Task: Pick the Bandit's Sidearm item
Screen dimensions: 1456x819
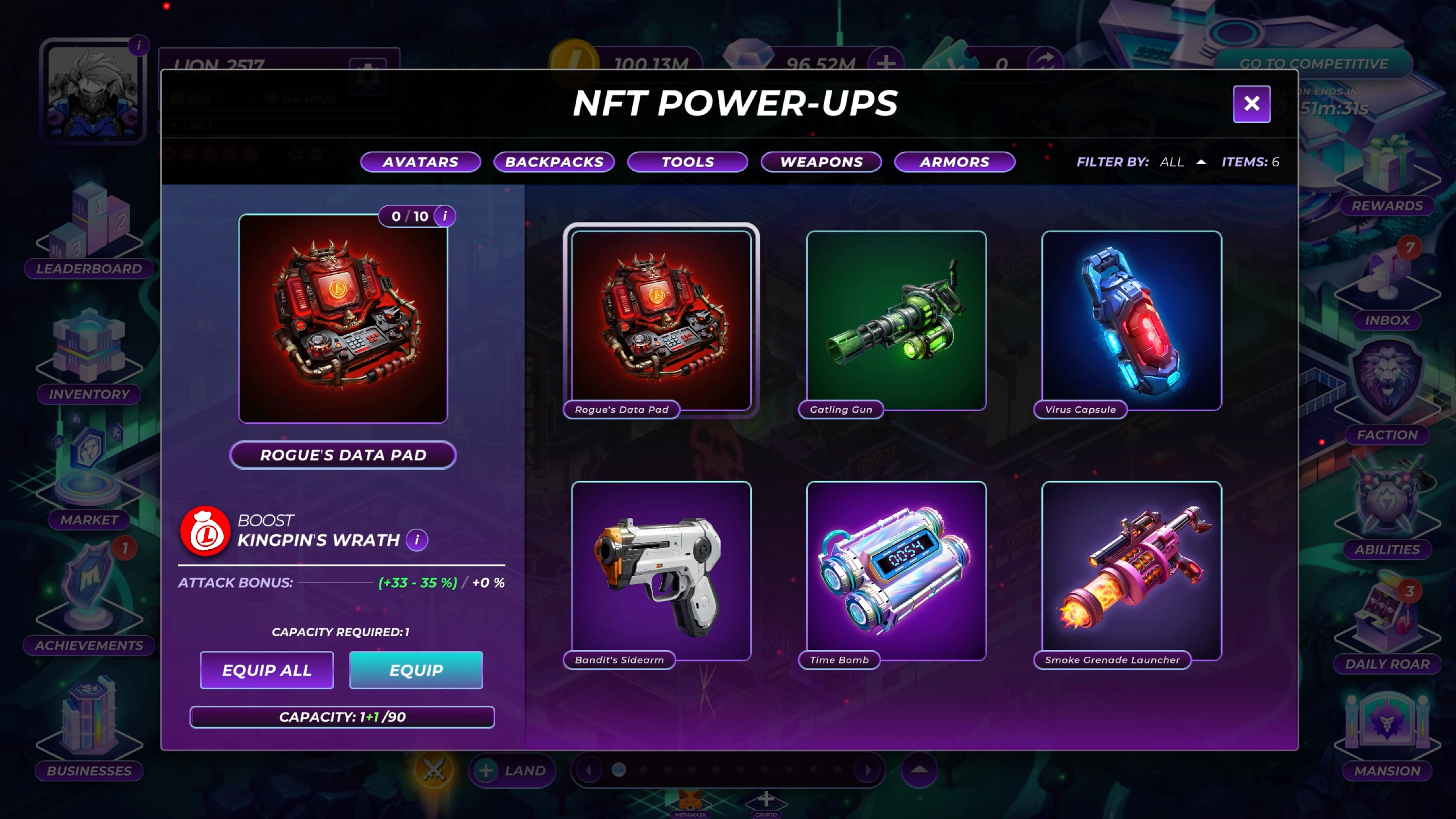Action: tap(661, 571)
